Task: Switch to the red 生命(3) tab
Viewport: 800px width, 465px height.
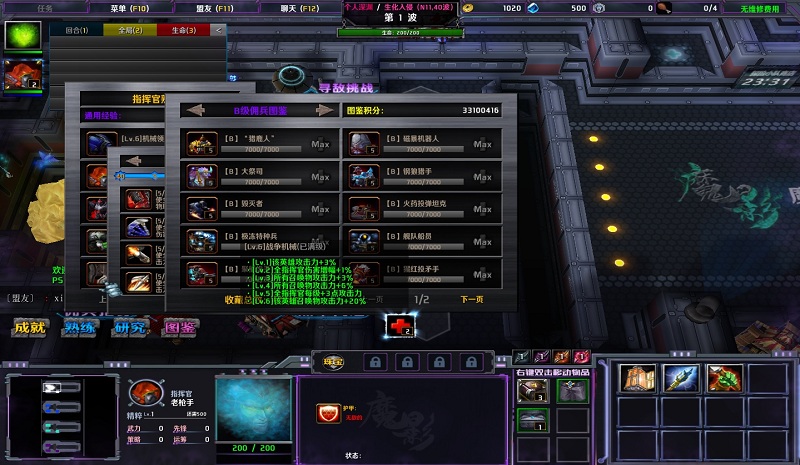Action: click(x=183, y=30)
